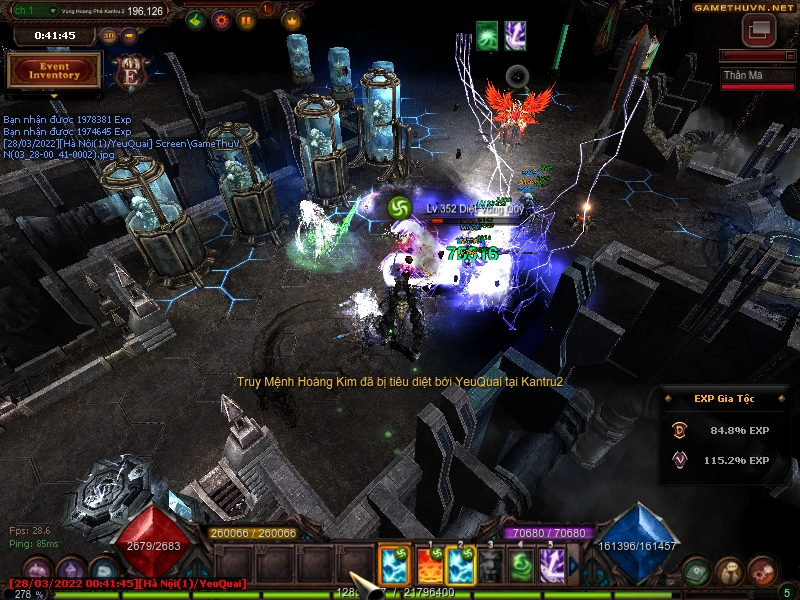
Task: Activate the green swirl skill in slot 4
Action: click(x=521, y=566)
